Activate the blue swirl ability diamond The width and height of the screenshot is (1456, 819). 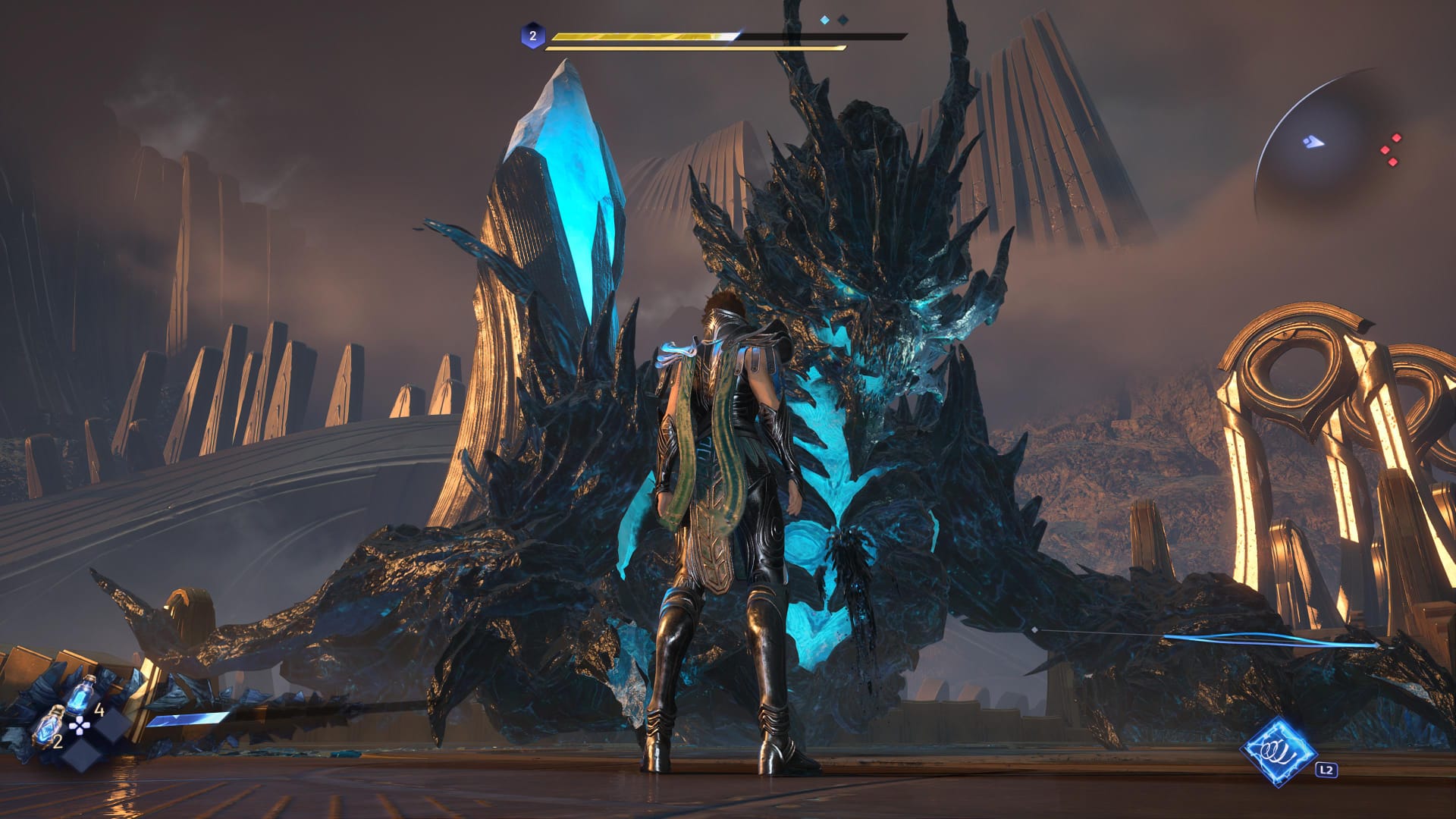pyautogui.click(x=1278, y=751)
